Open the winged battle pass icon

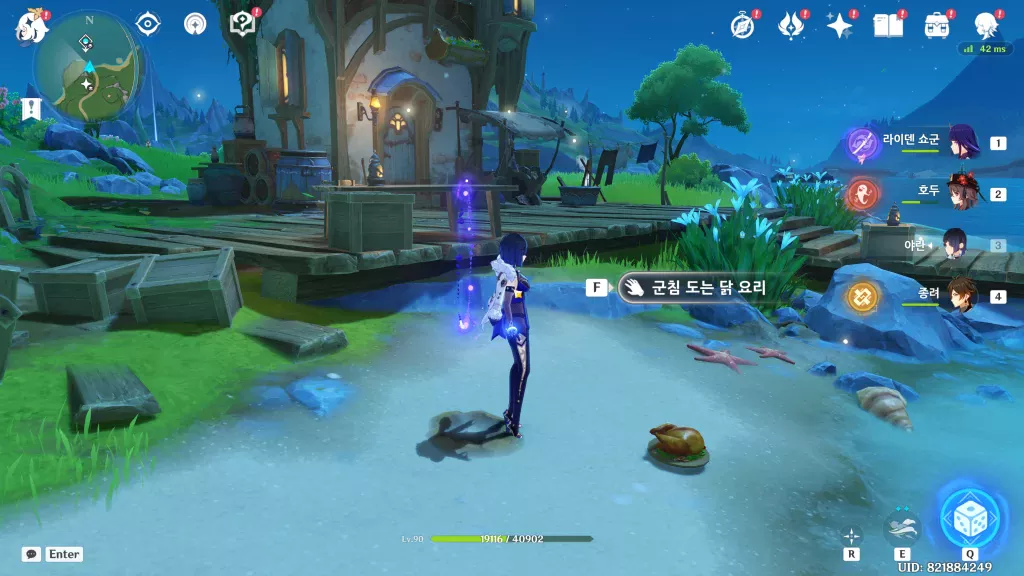tap(791, 25)
